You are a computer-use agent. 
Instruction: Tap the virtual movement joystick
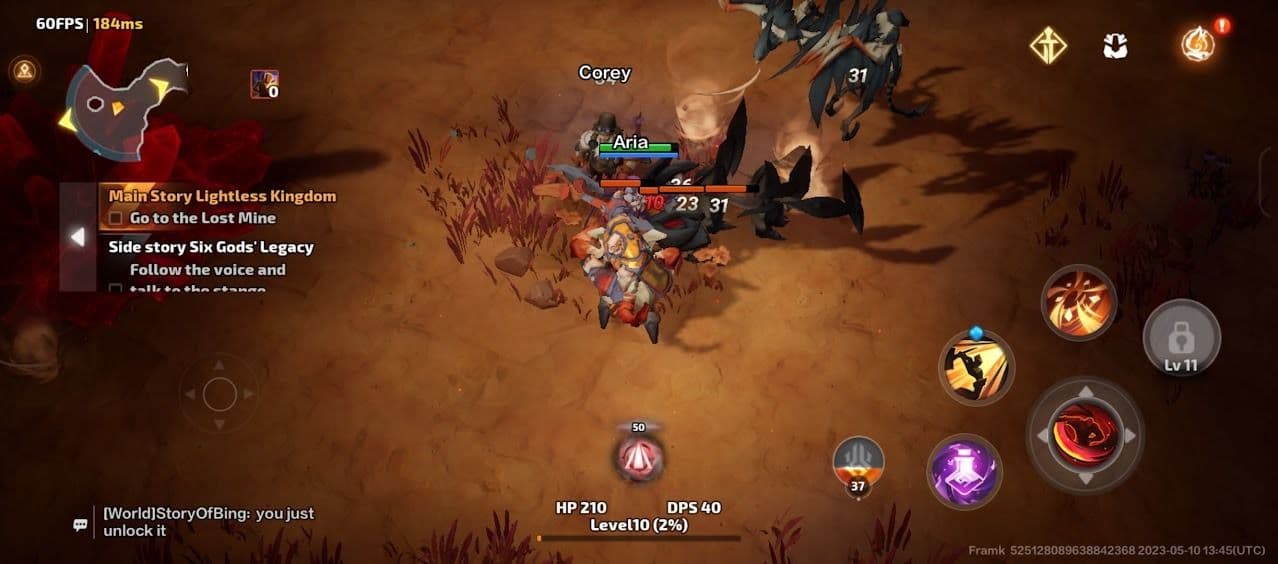[220, 394]
